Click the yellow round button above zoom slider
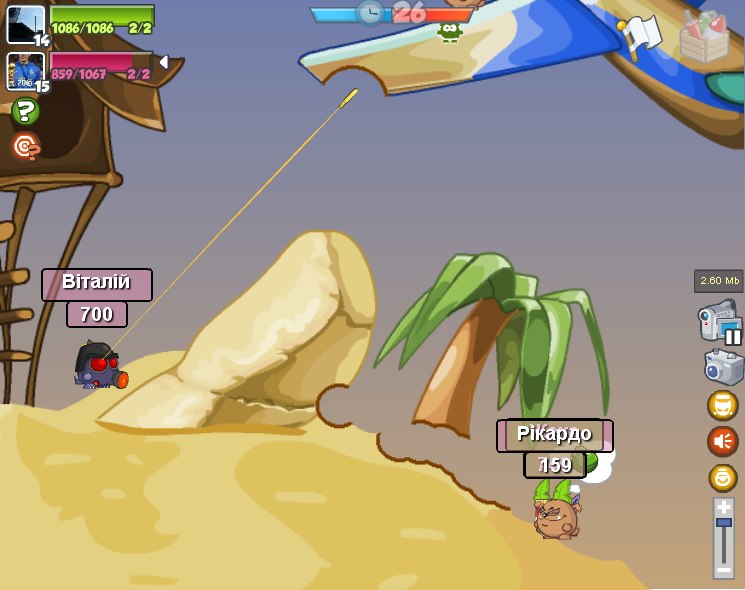Screen dimensions: 745x590 point(723,477)
